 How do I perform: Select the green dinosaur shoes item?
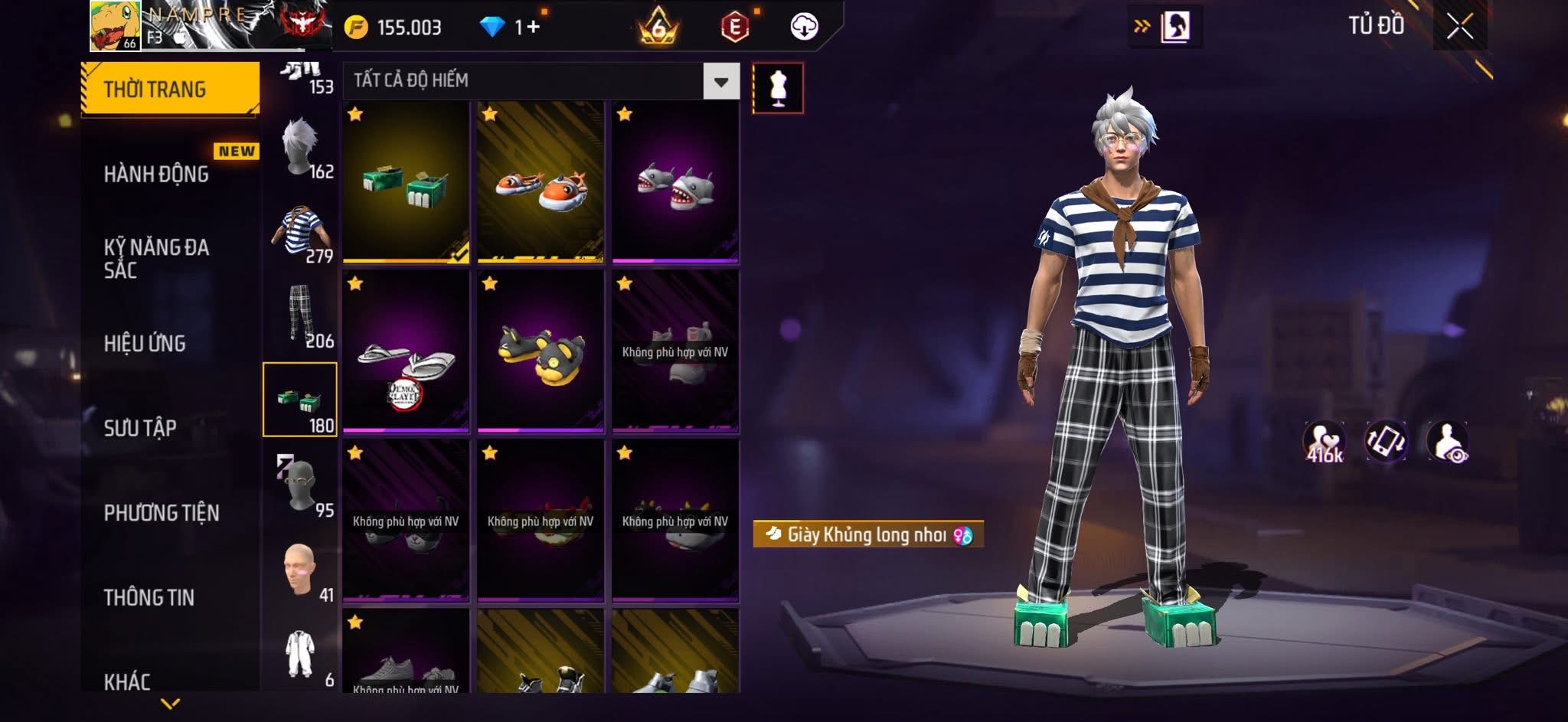pyautogui.click(x=406, y=182)
